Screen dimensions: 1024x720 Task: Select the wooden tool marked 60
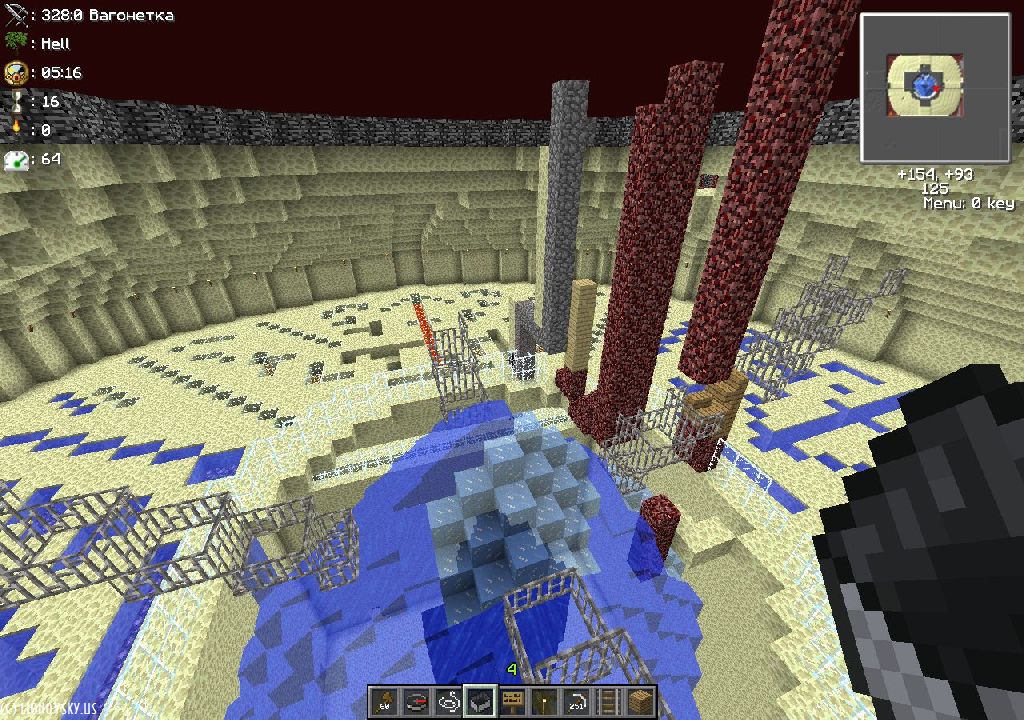point(385,701)
